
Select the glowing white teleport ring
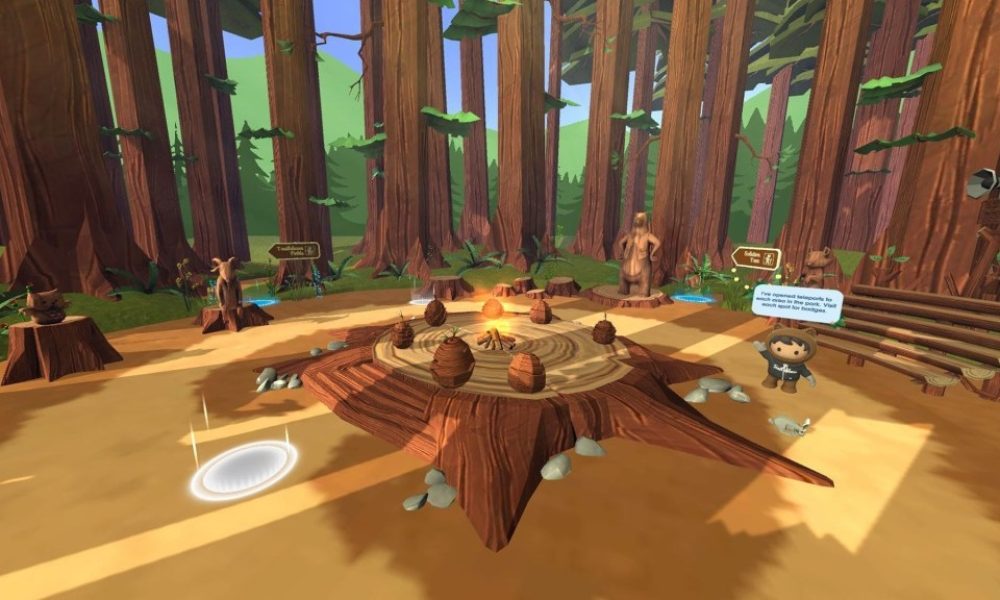click(244, 469)
